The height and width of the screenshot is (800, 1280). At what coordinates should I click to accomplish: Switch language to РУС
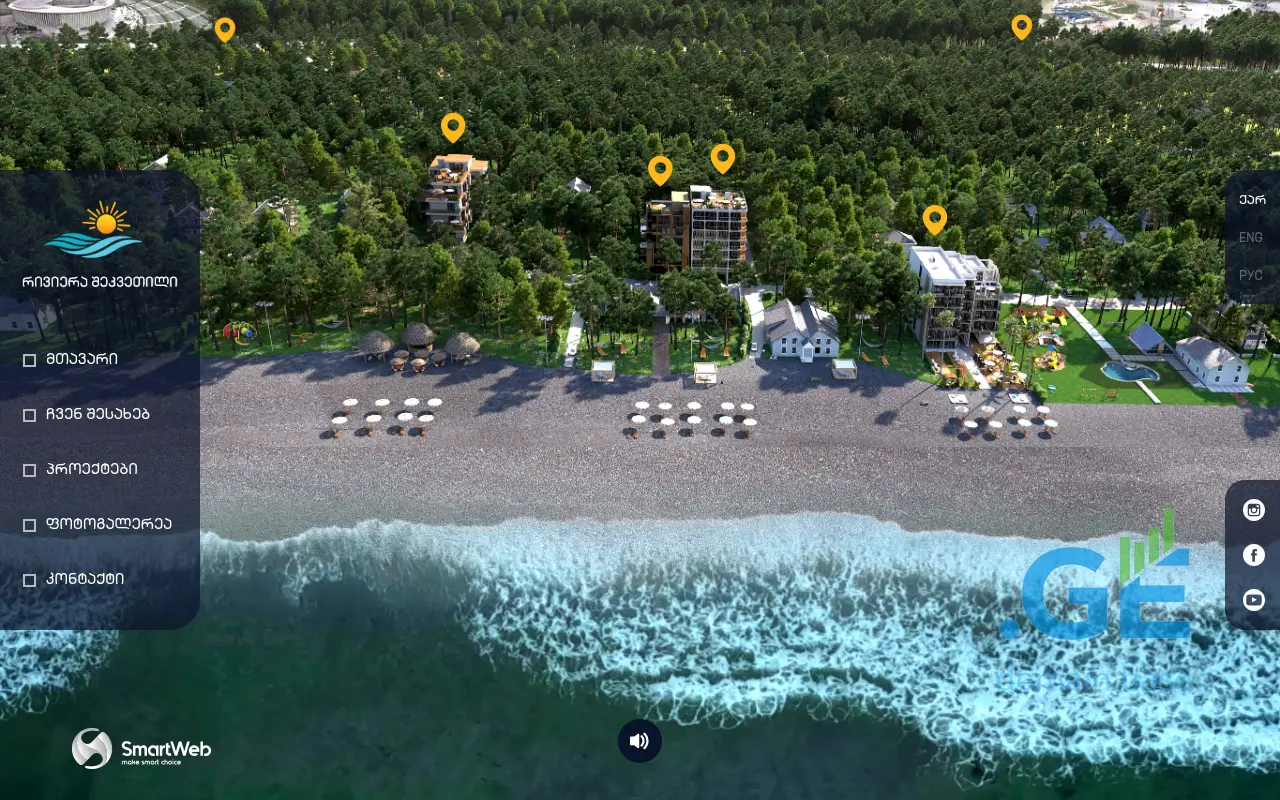[1251, 275]
